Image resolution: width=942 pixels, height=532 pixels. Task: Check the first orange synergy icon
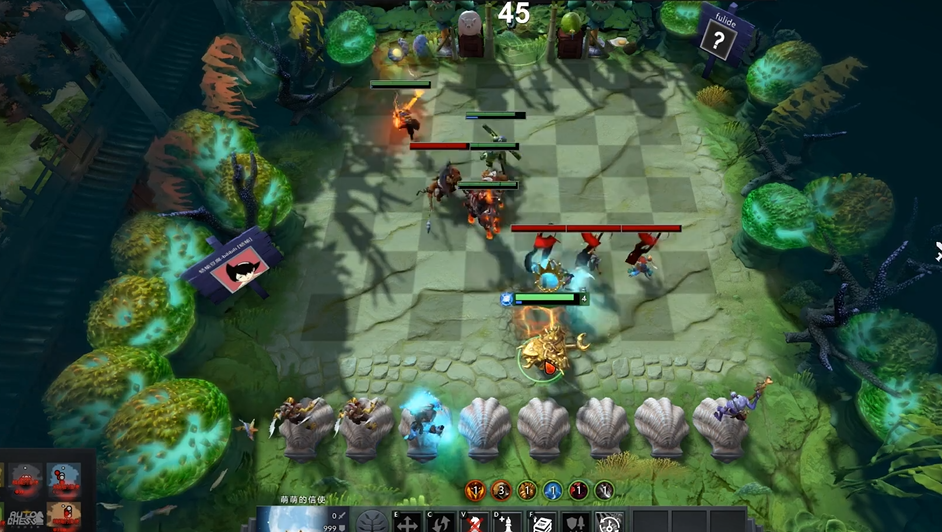click(x=474, y=490)
